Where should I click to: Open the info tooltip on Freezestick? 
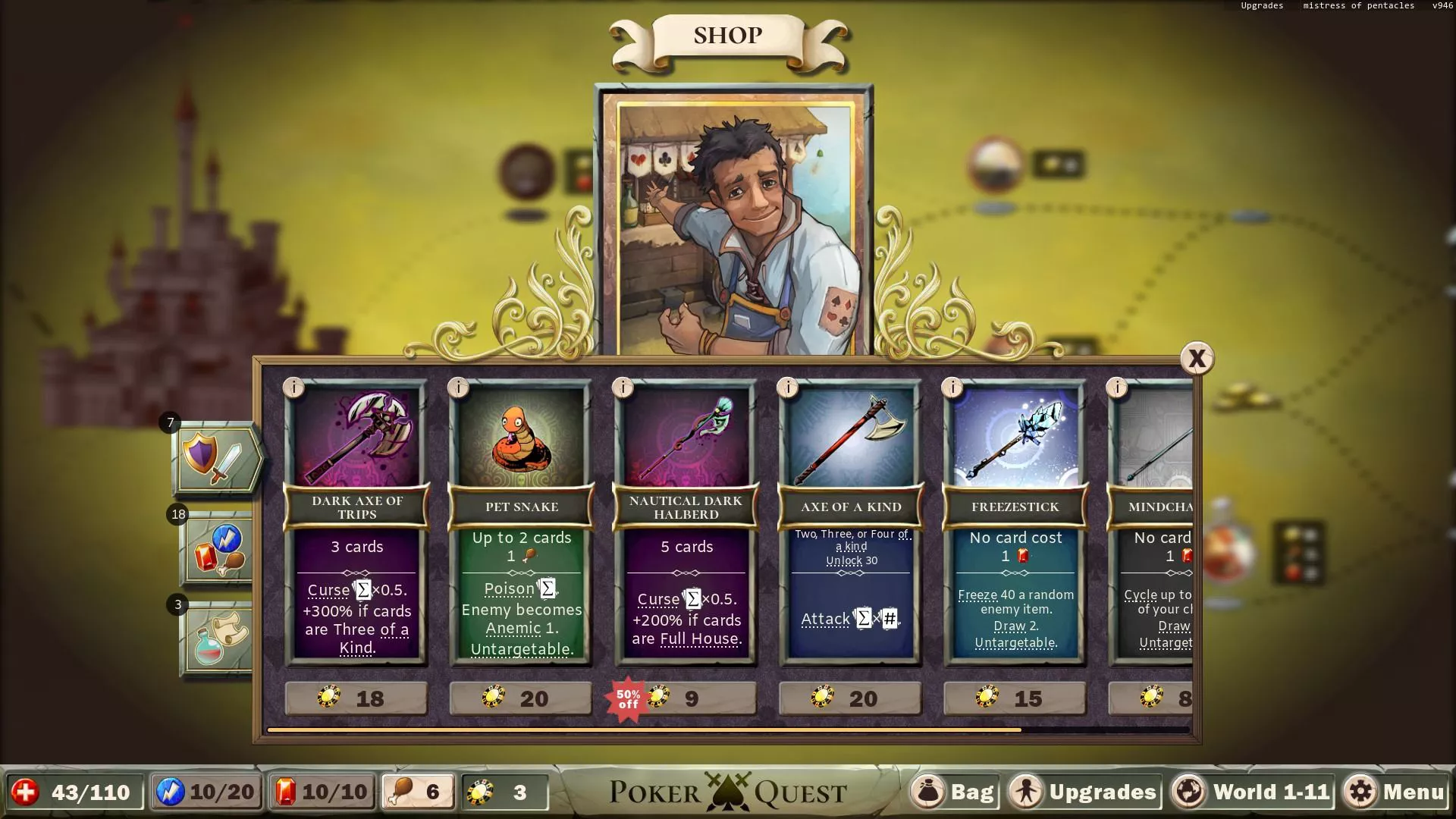pyautogui.click(x=953, y=388)
